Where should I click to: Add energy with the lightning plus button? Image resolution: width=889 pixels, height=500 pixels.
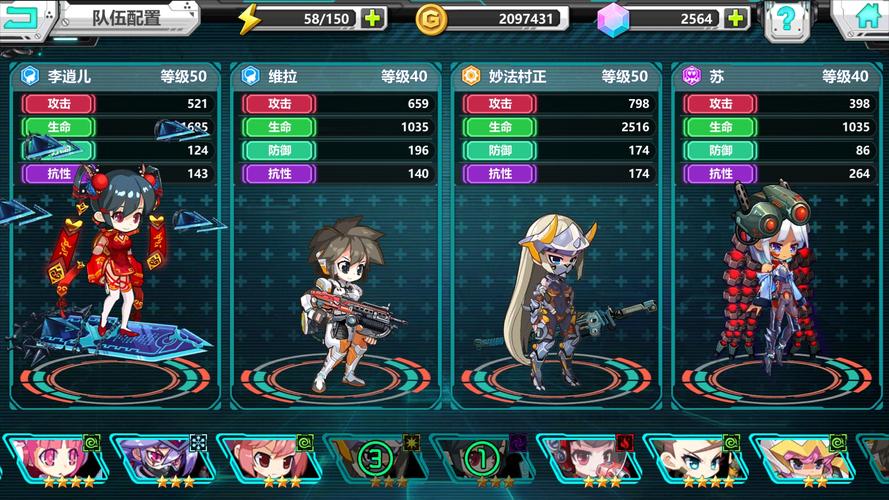372,18
